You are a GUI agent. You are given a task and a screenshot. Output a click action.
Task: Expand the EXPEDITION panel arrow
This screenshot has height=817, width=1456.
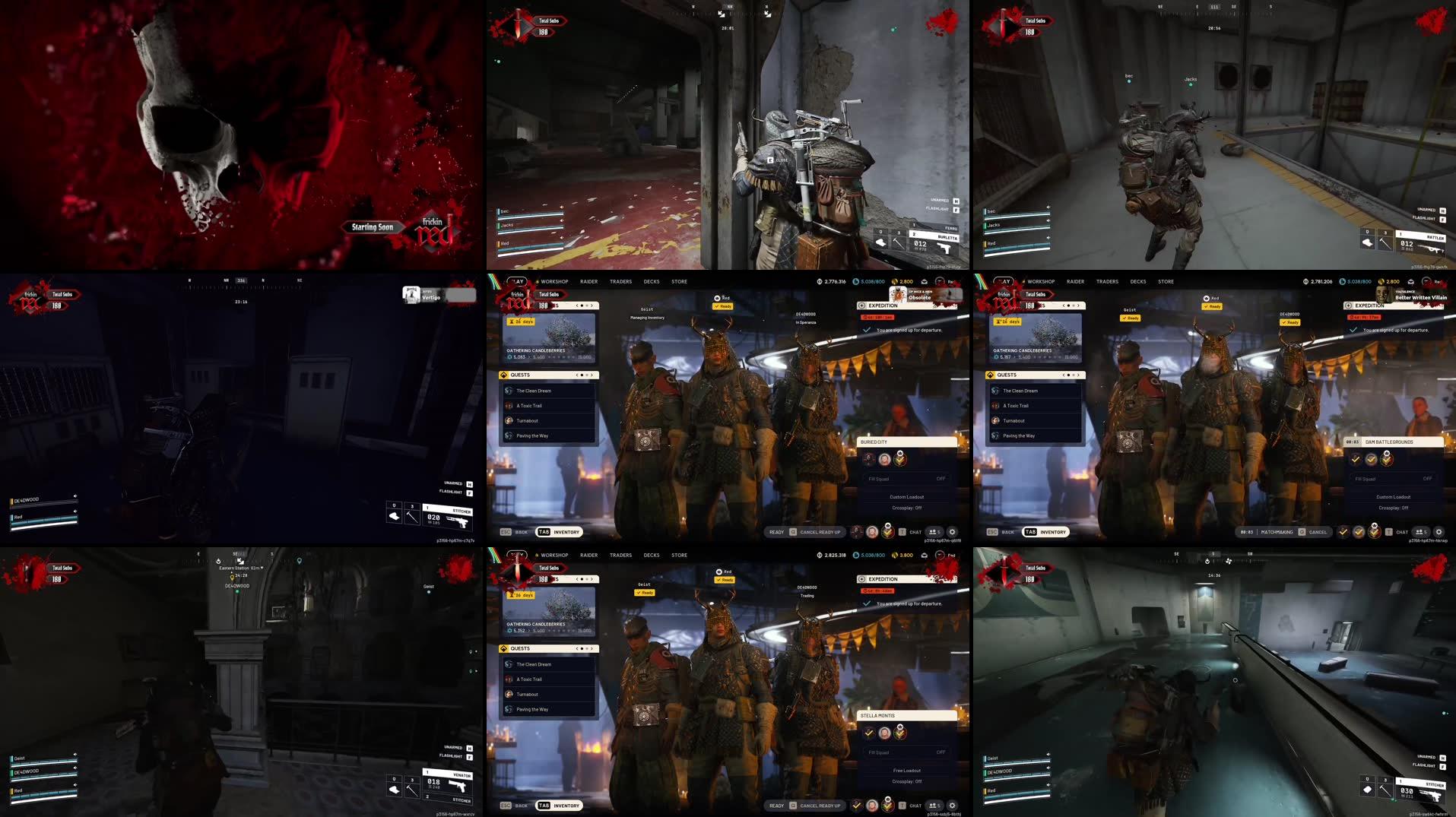click(861, 306)
